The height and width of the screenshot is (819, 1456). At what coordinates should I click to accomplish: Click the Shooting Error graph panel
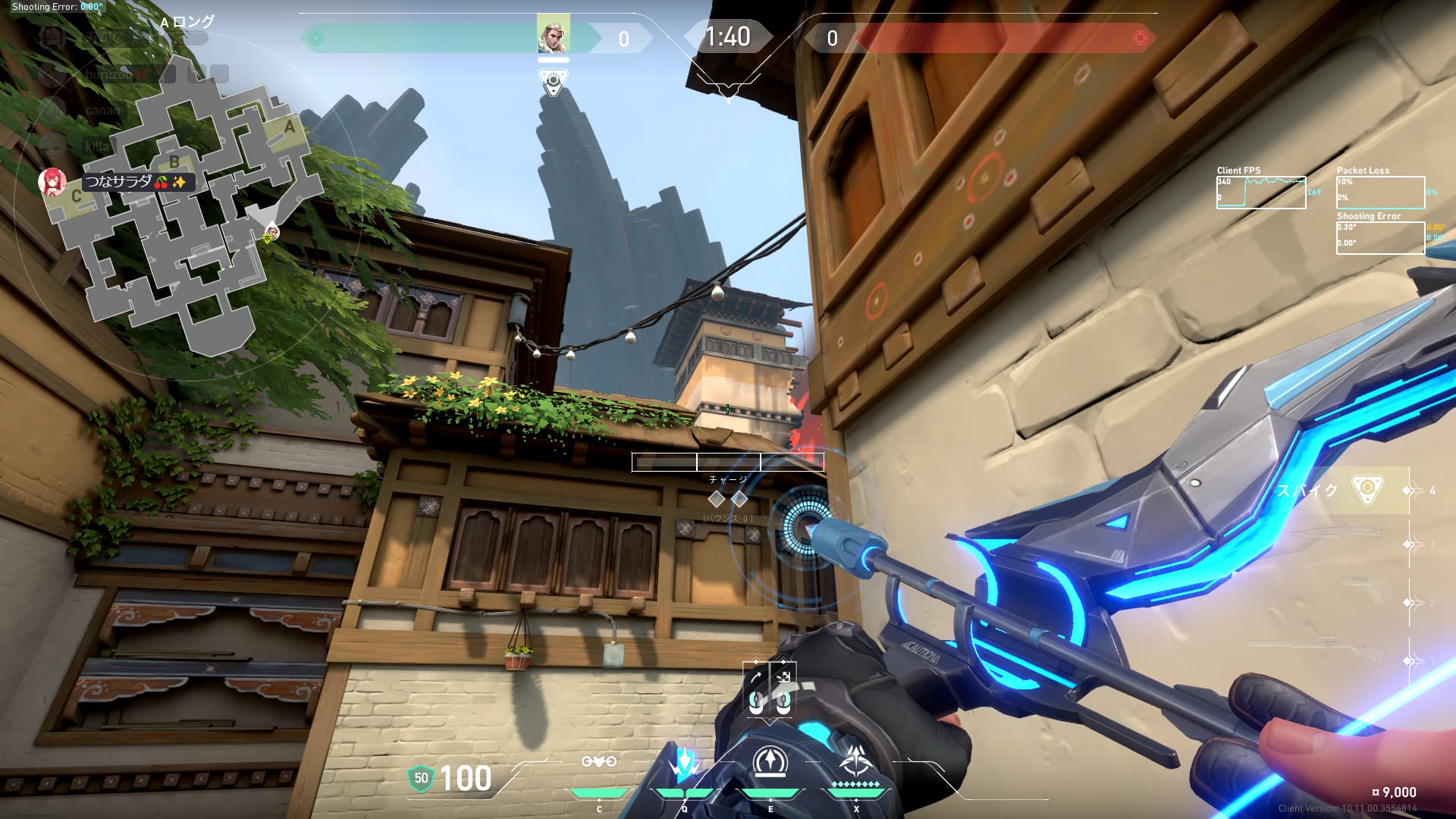pyautogui.click(x=1380, y=237)
